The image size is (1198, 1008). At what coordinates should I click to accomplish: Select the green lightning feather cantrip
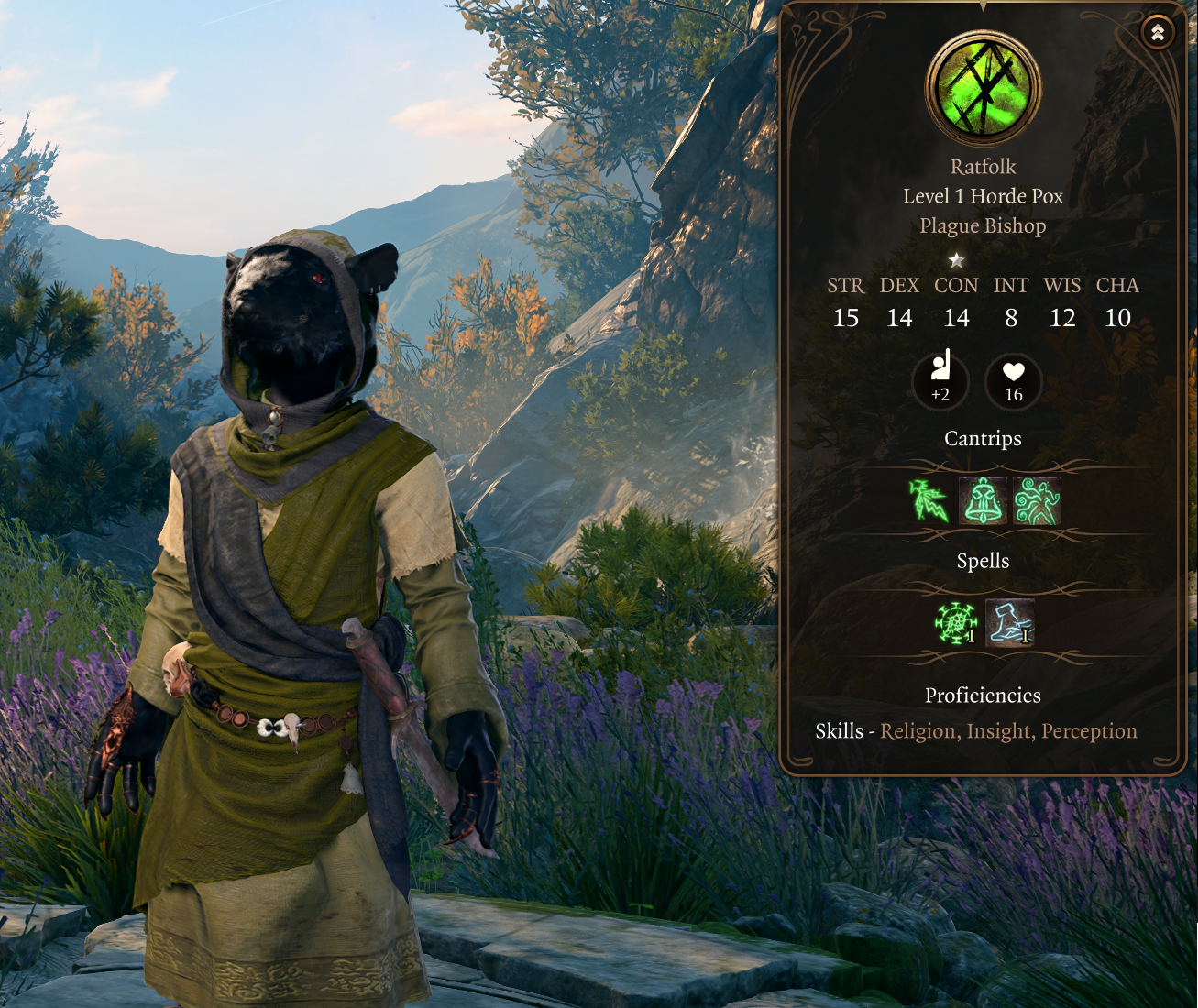pos(929,501)
